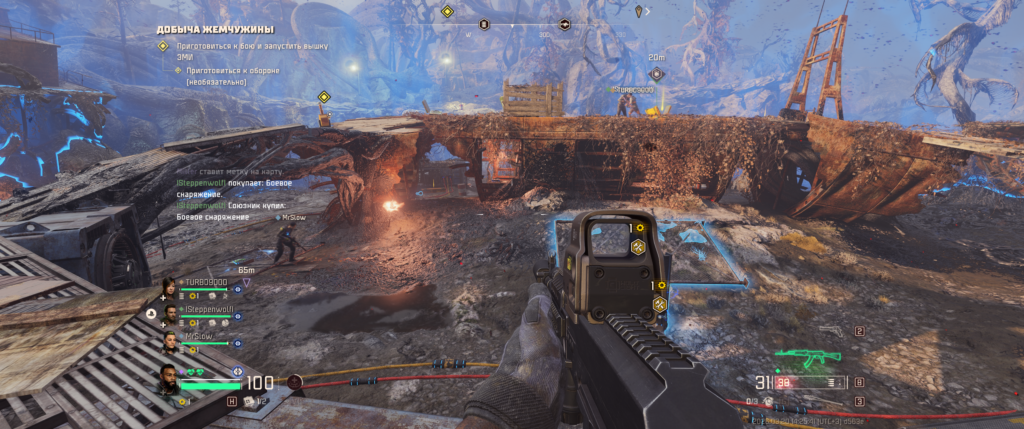Click the 20m distance waypoint marker
Viewport: 1024px width, 429px height.
[657, 73]
